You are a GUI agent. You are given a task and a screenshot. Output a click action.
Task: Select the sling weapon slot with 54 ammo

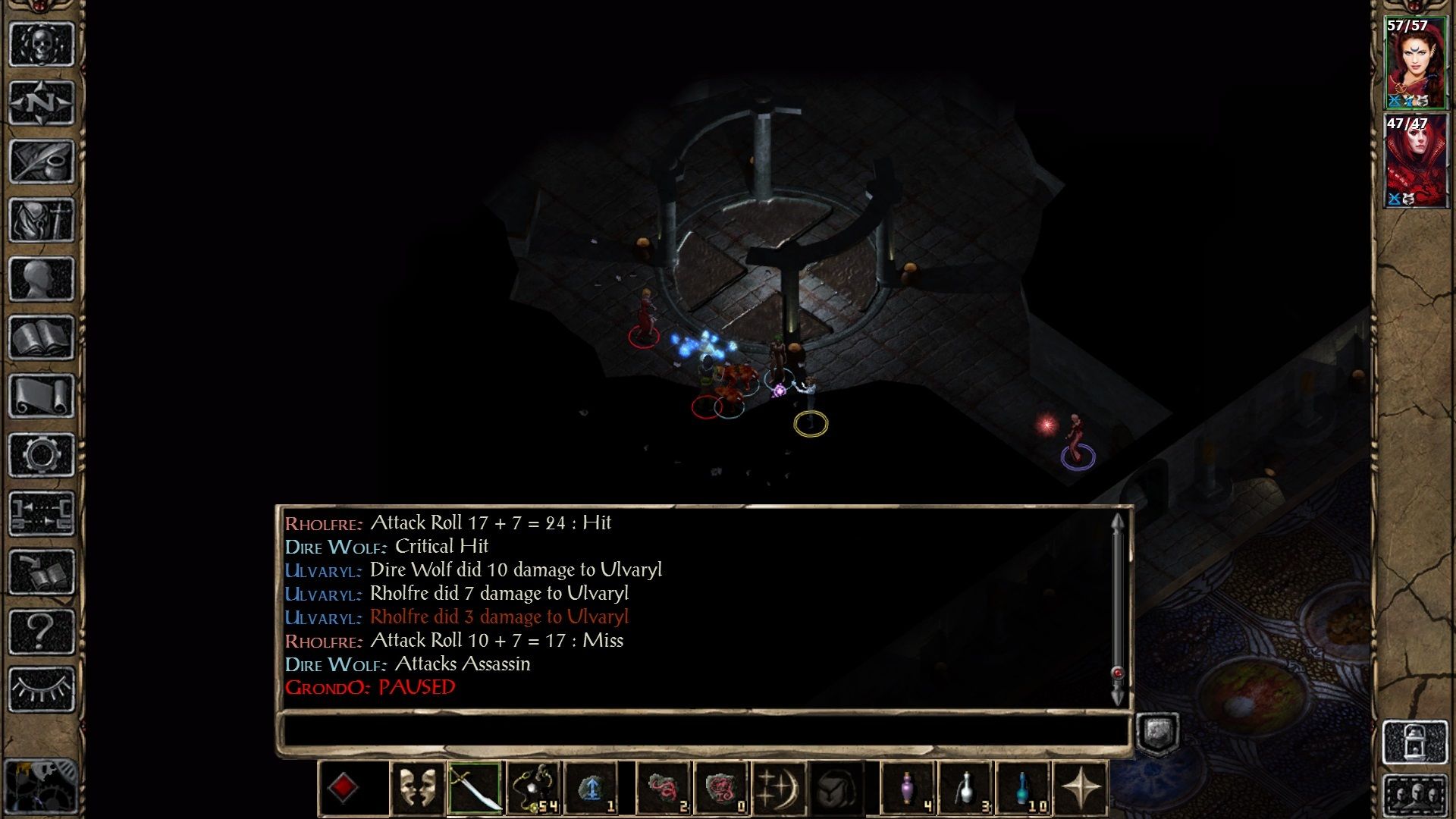[534, 789]
